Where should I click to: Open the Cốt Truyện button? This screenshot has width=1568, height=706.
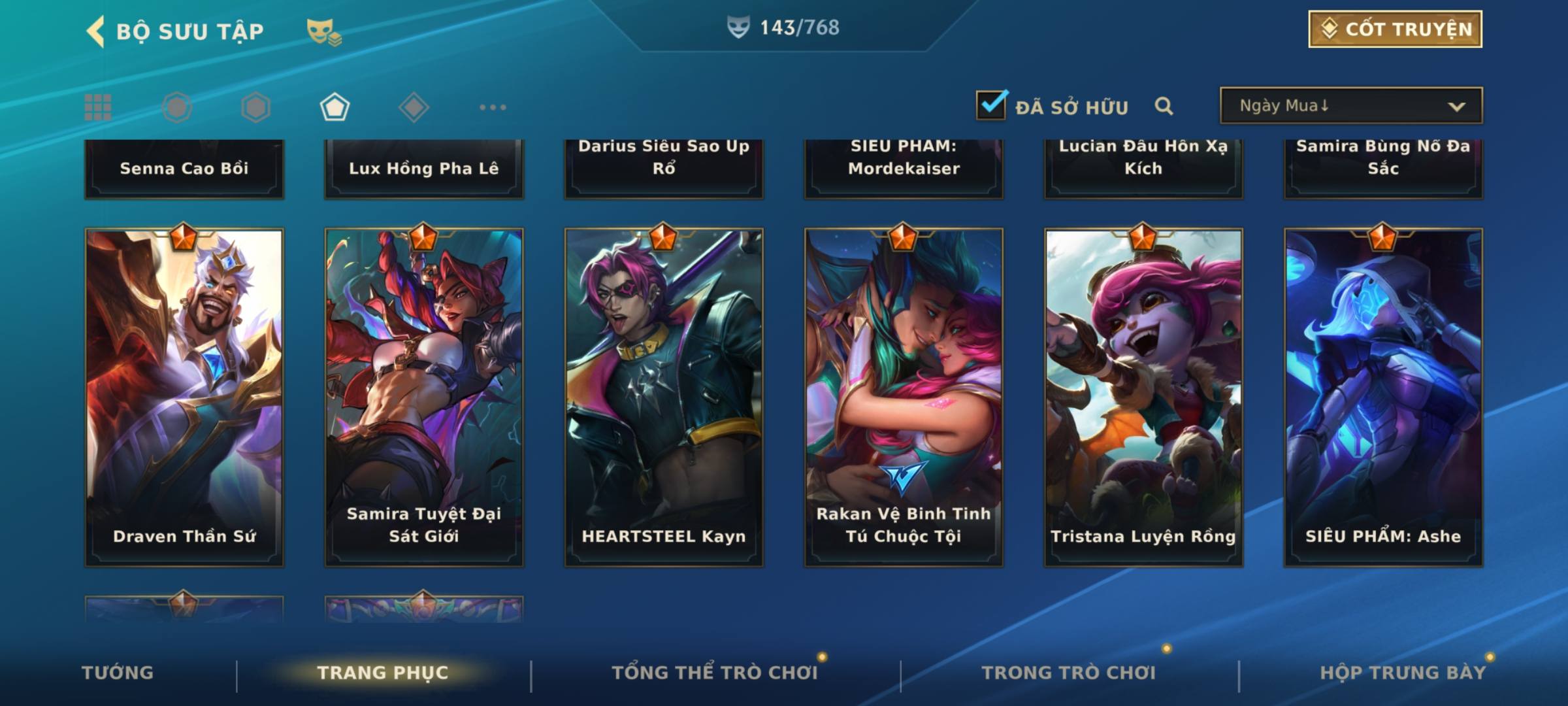point(1395,29)
